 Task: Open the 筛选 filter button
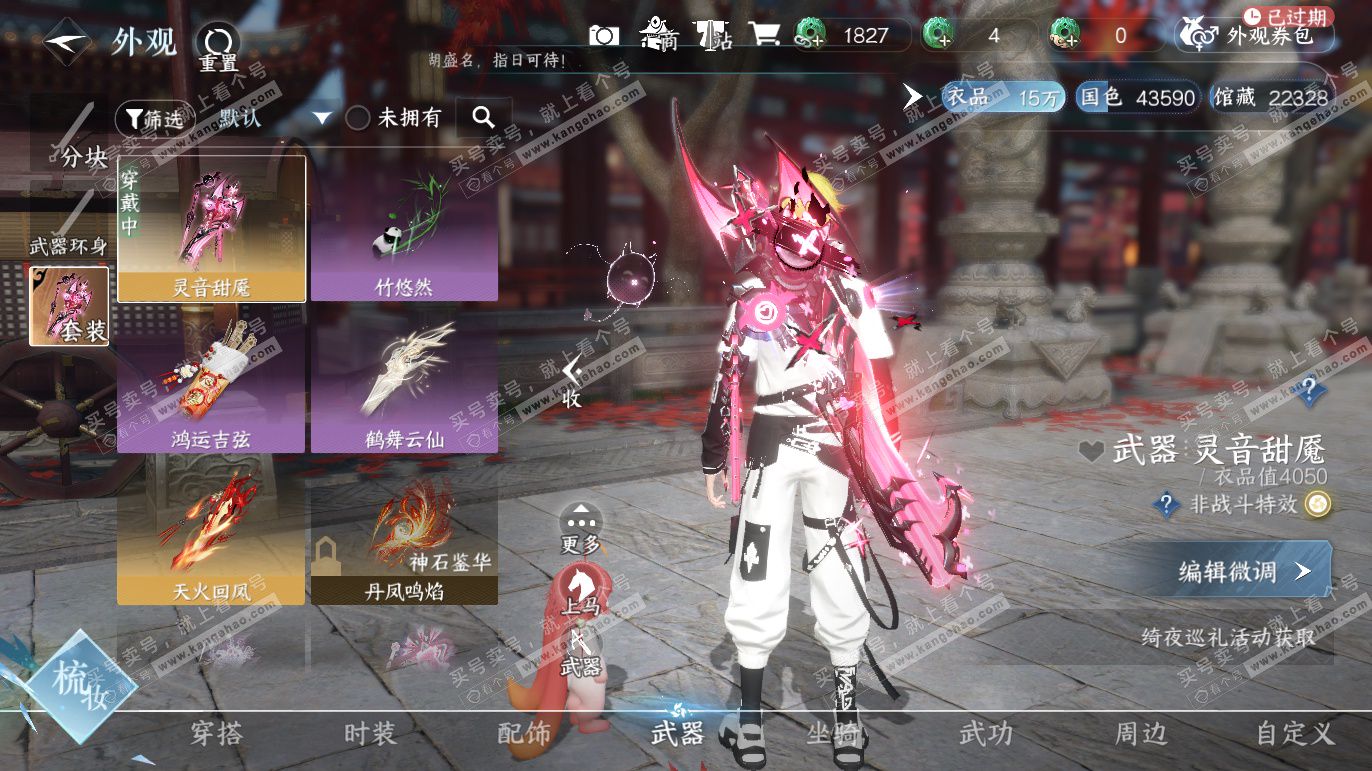152,118
